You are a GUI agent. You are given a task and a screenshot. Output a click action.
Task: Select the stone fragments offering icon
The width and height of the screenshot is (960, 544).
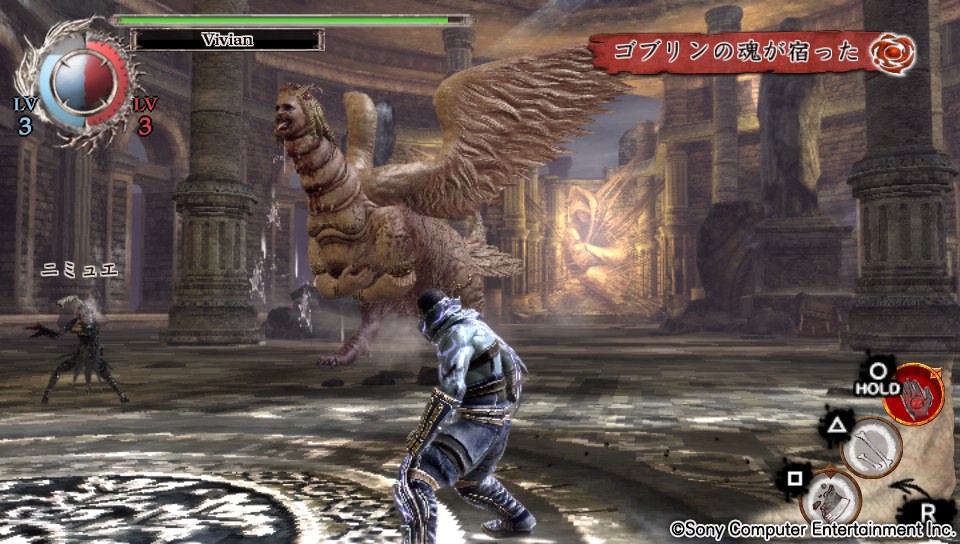[830, 497]
